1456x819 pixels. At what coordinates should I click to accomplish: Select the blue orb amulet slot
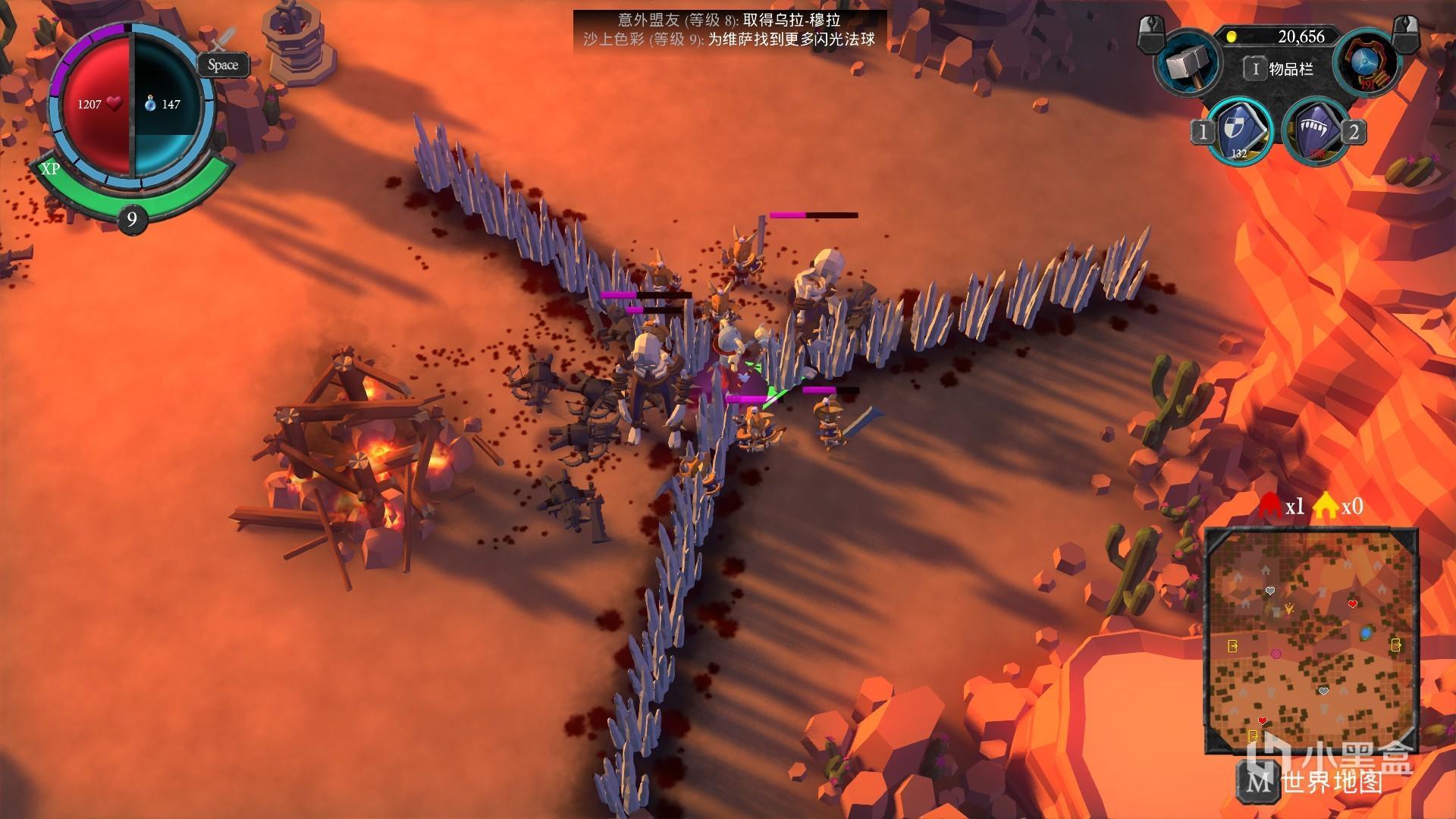coord(1365,63)
